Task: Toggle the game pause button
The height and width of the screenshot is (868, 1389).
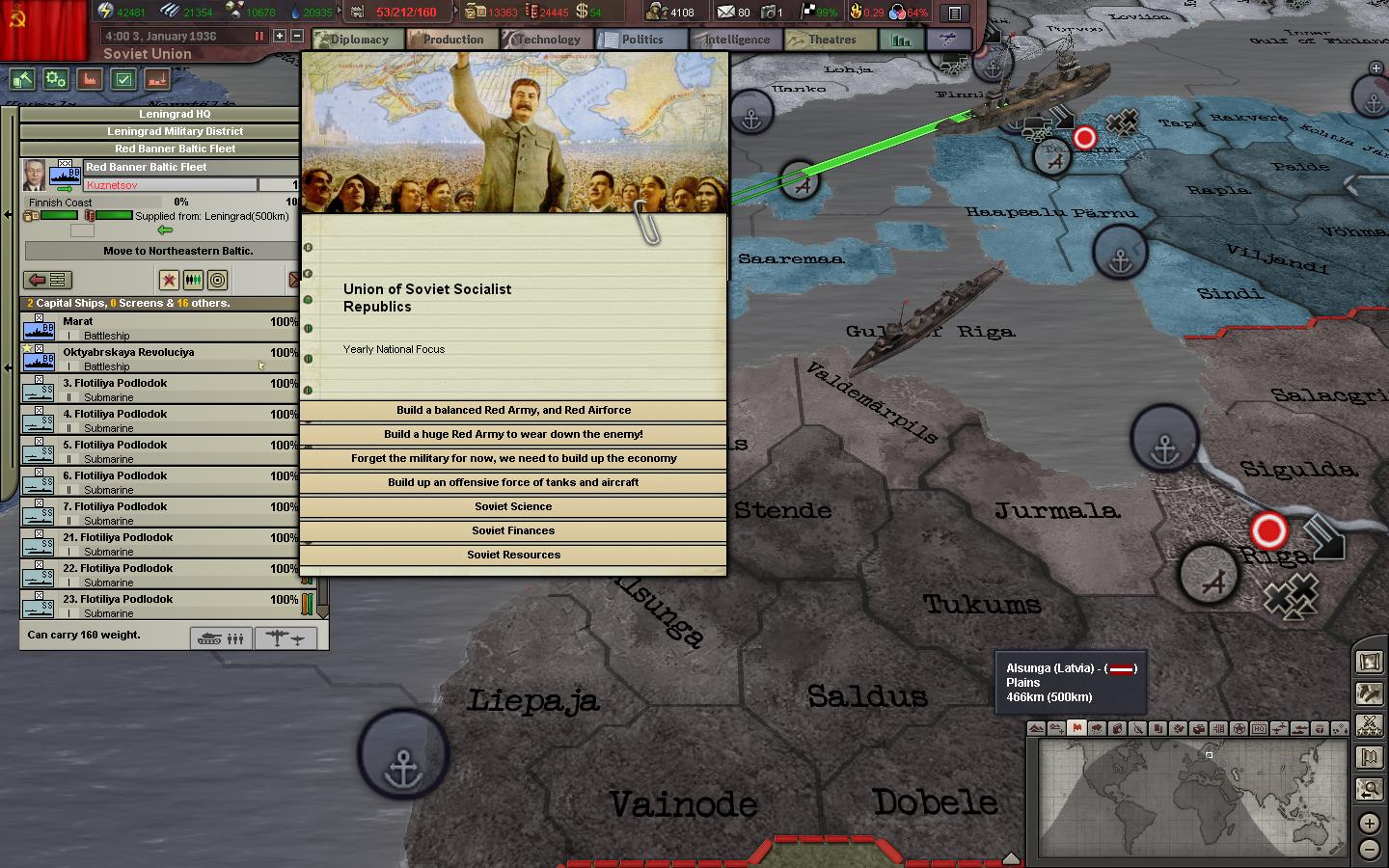Action: click(x=259, y=36)
